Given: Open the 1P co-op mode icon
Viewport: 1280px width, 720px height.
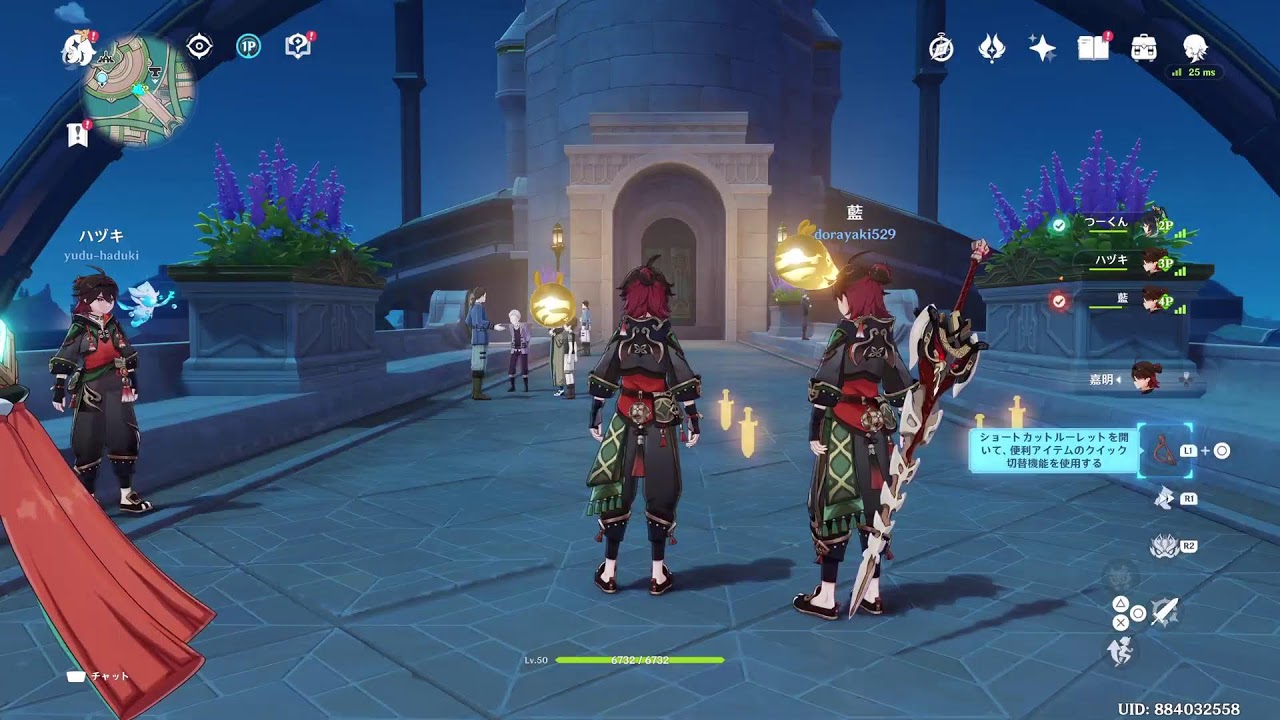Looking at the screenshot, I should click(x=248, y=46).
